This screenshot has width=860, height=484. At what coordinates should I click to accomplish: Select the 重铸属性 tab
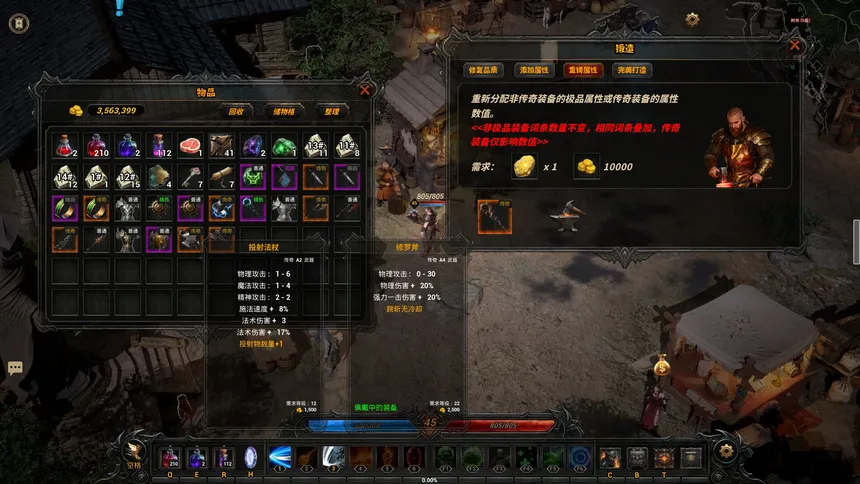click(x=583, y=70)
